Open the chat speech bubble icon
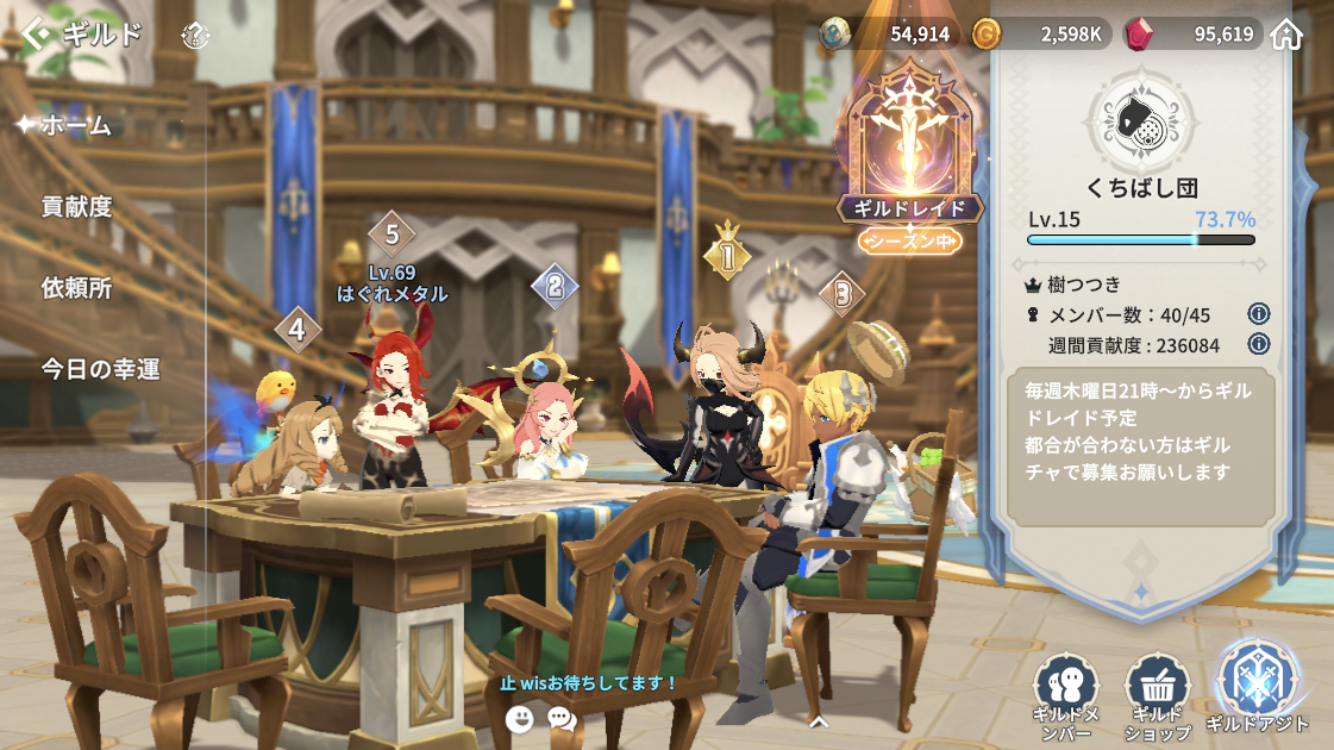The width and height of the screenshot is (1334, 750). (562, 718)
